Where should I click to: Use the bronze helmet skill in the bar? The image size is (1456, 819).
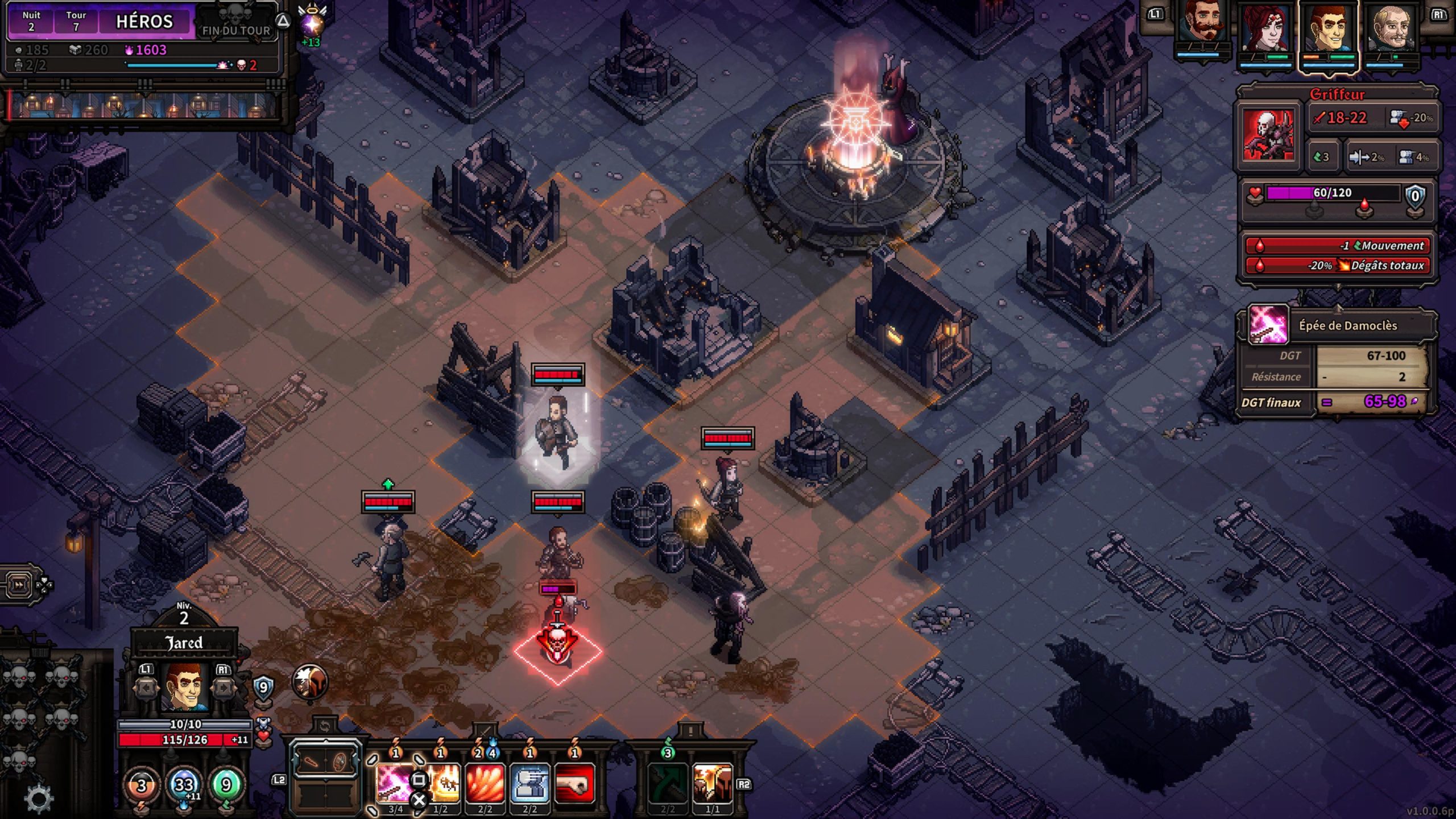(x=712, y=784)
